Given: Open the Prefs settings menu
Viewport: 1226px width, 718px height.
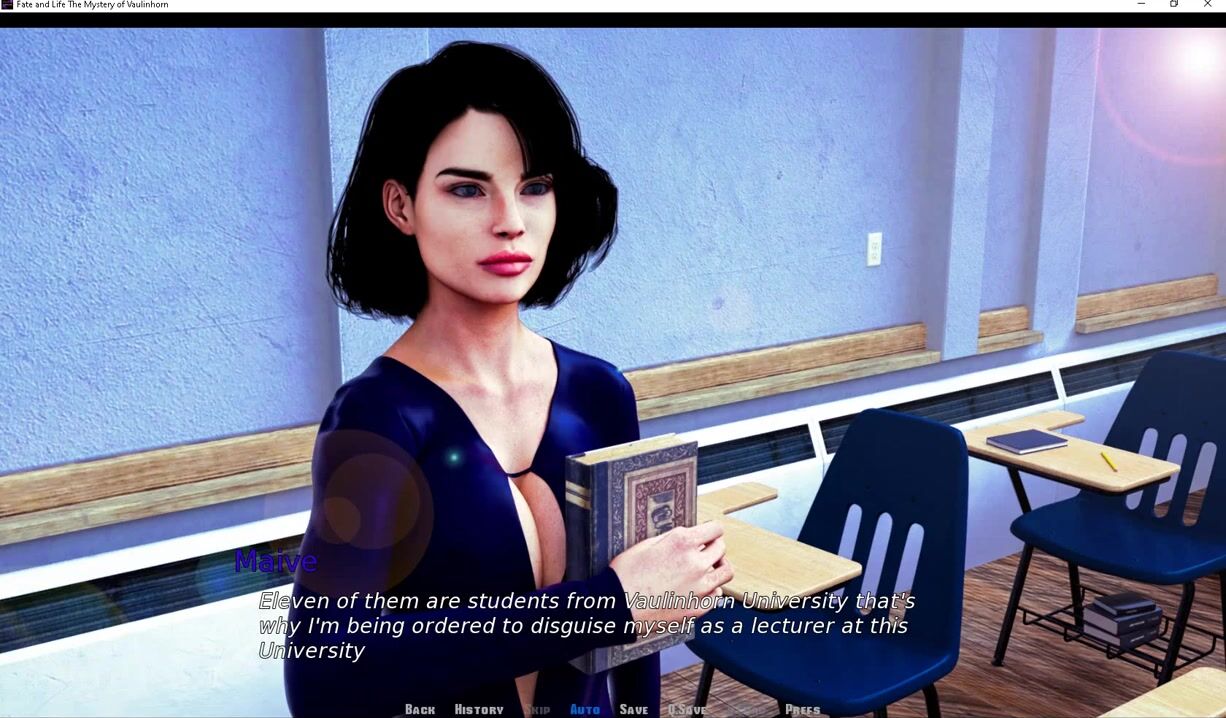Looking at the screenshot, I should point(802,709).
